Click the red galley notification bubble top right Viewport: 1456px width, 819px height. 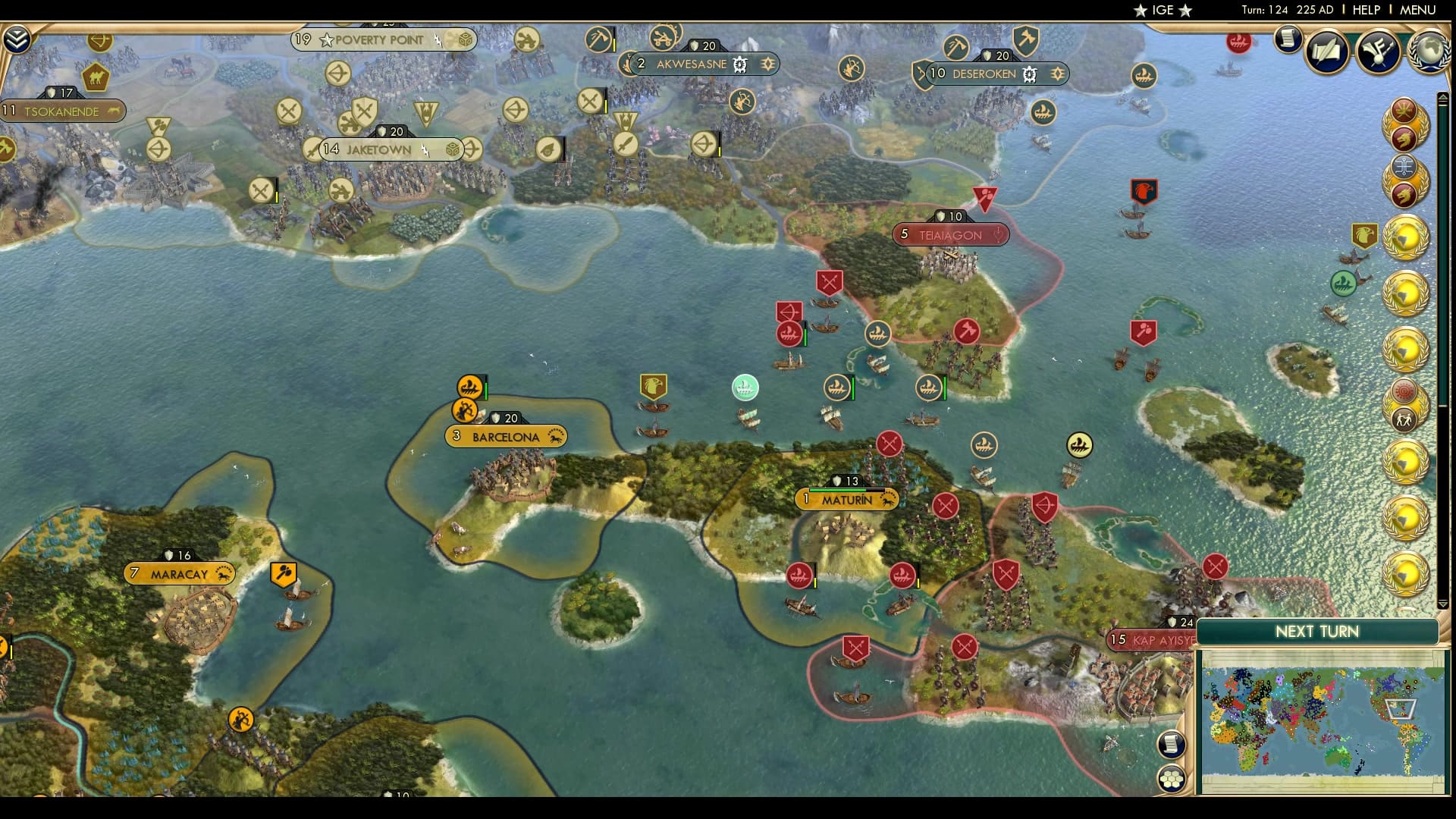[1237, 43]
